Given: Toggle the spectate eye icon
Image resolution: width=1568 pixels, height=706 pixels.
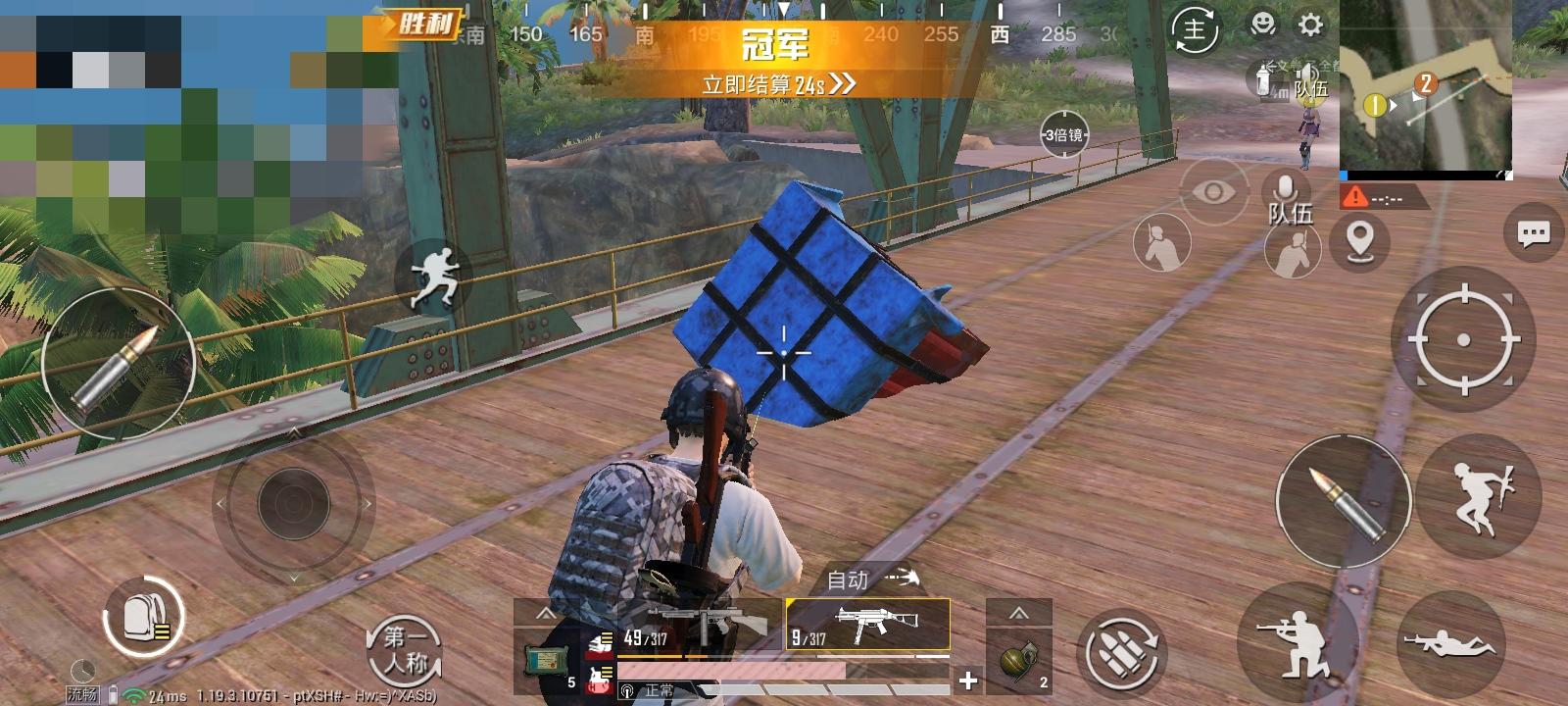Looking at the screenshot, I should tap(1212, 192).
